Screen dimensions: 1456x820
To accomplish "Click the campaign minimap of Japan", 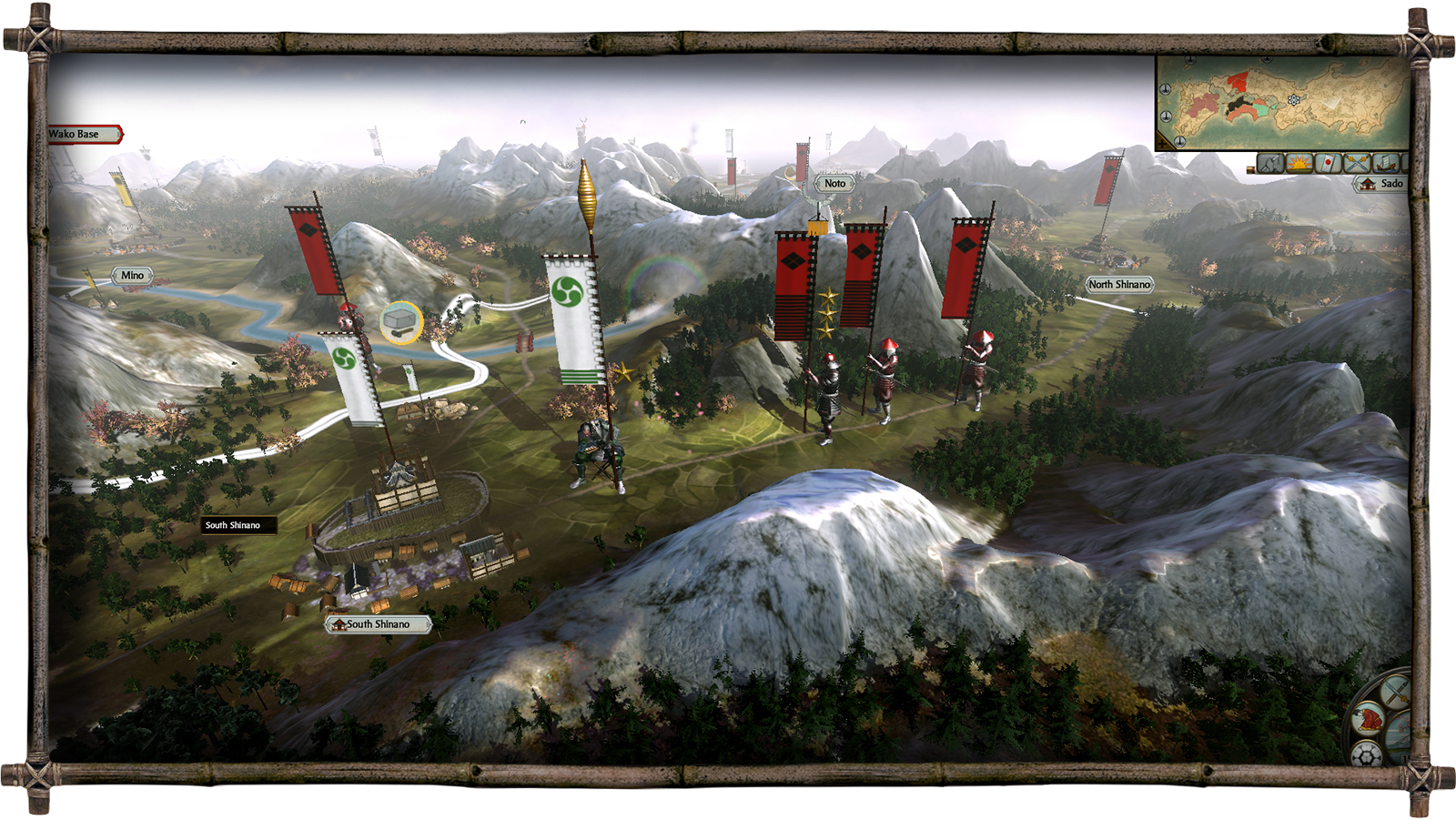I will pos(1283,102).
